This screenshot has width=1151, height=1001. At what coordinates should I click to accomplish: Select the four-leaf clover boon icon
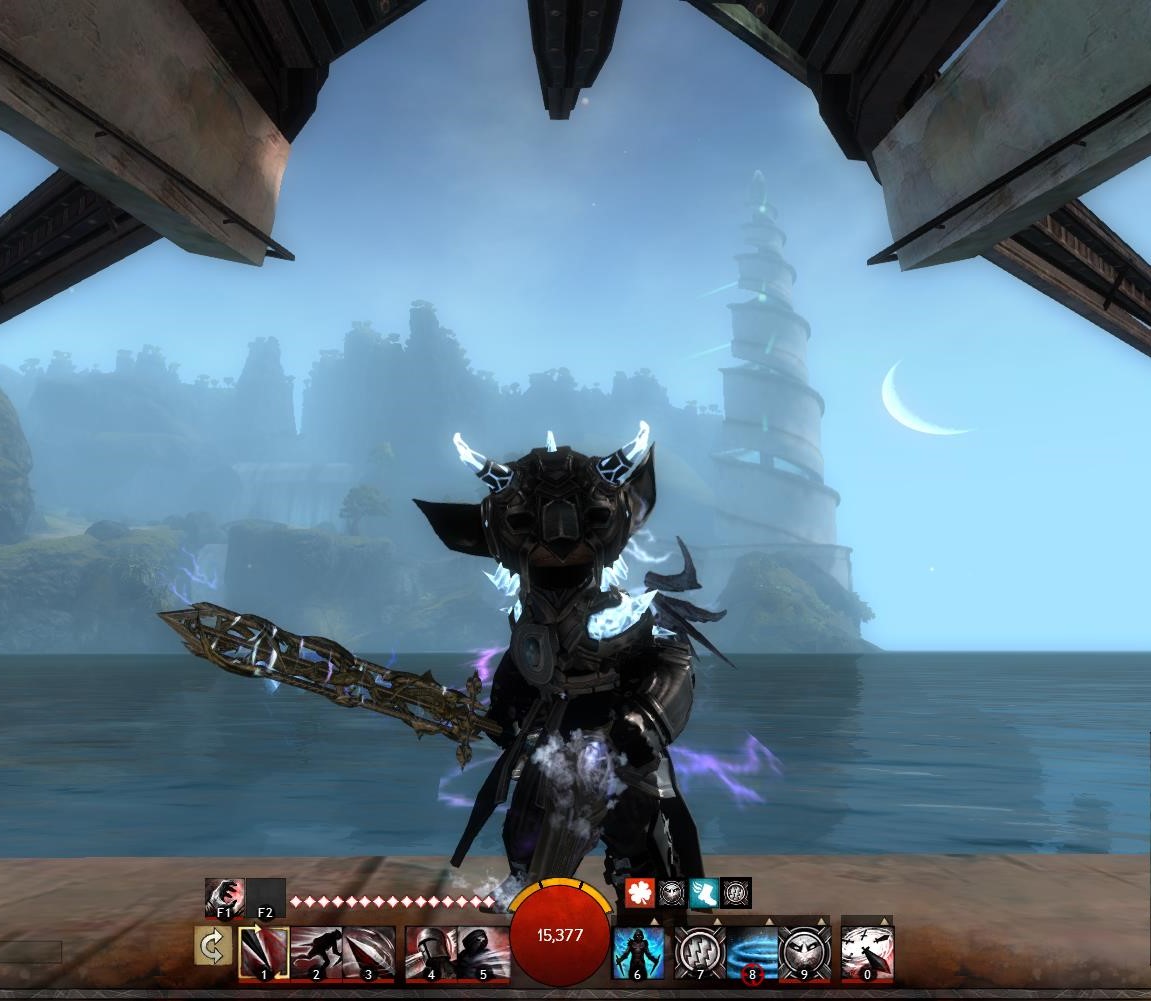point(640,893)
